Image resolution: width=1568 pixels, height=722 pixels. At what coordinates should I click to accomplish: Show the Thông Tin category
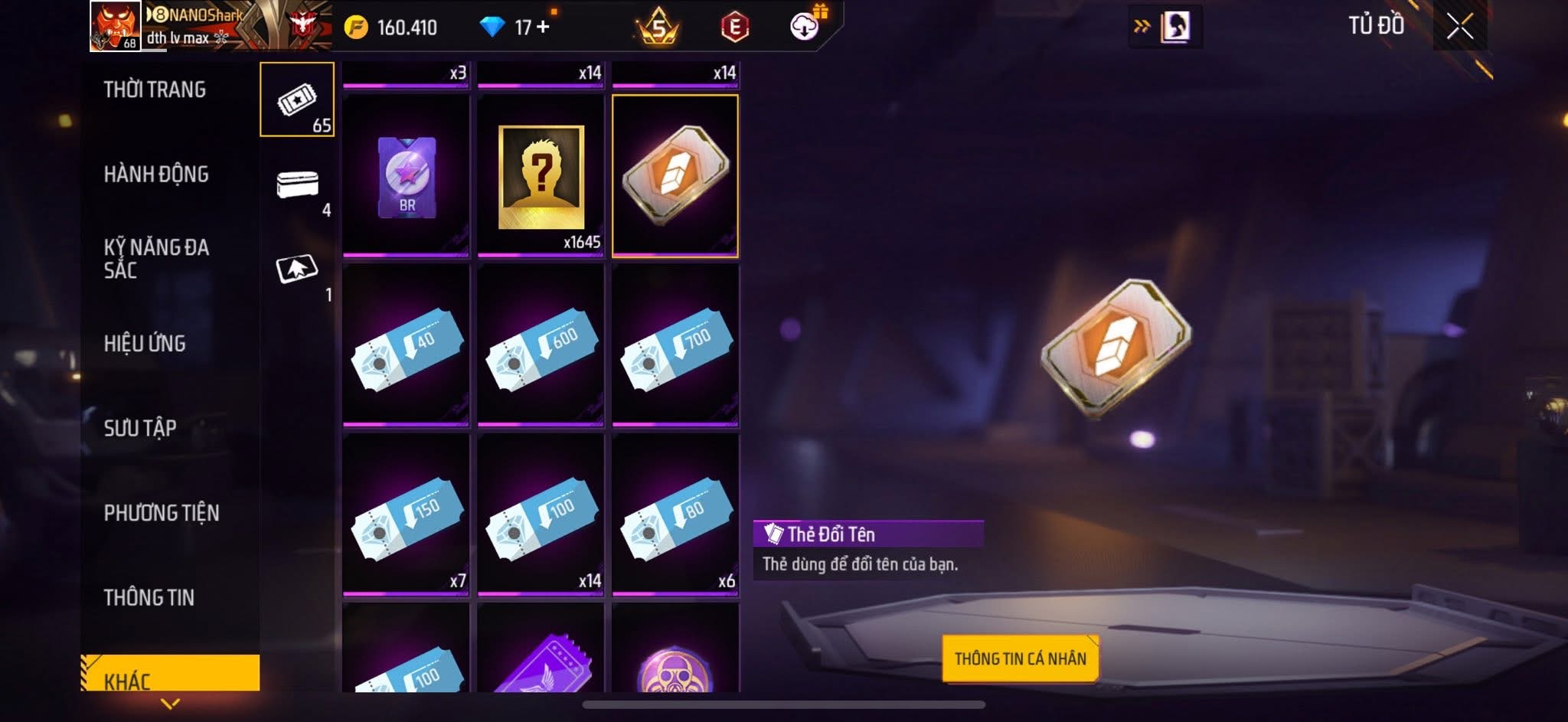(149, 597)
